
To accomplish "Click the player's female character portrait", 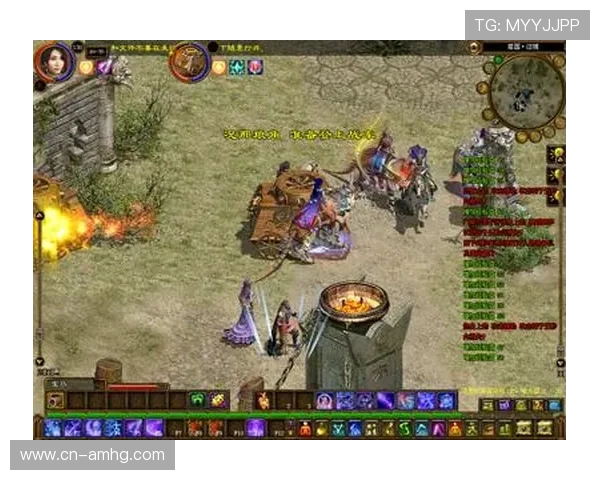I will (x=52, y=61).
